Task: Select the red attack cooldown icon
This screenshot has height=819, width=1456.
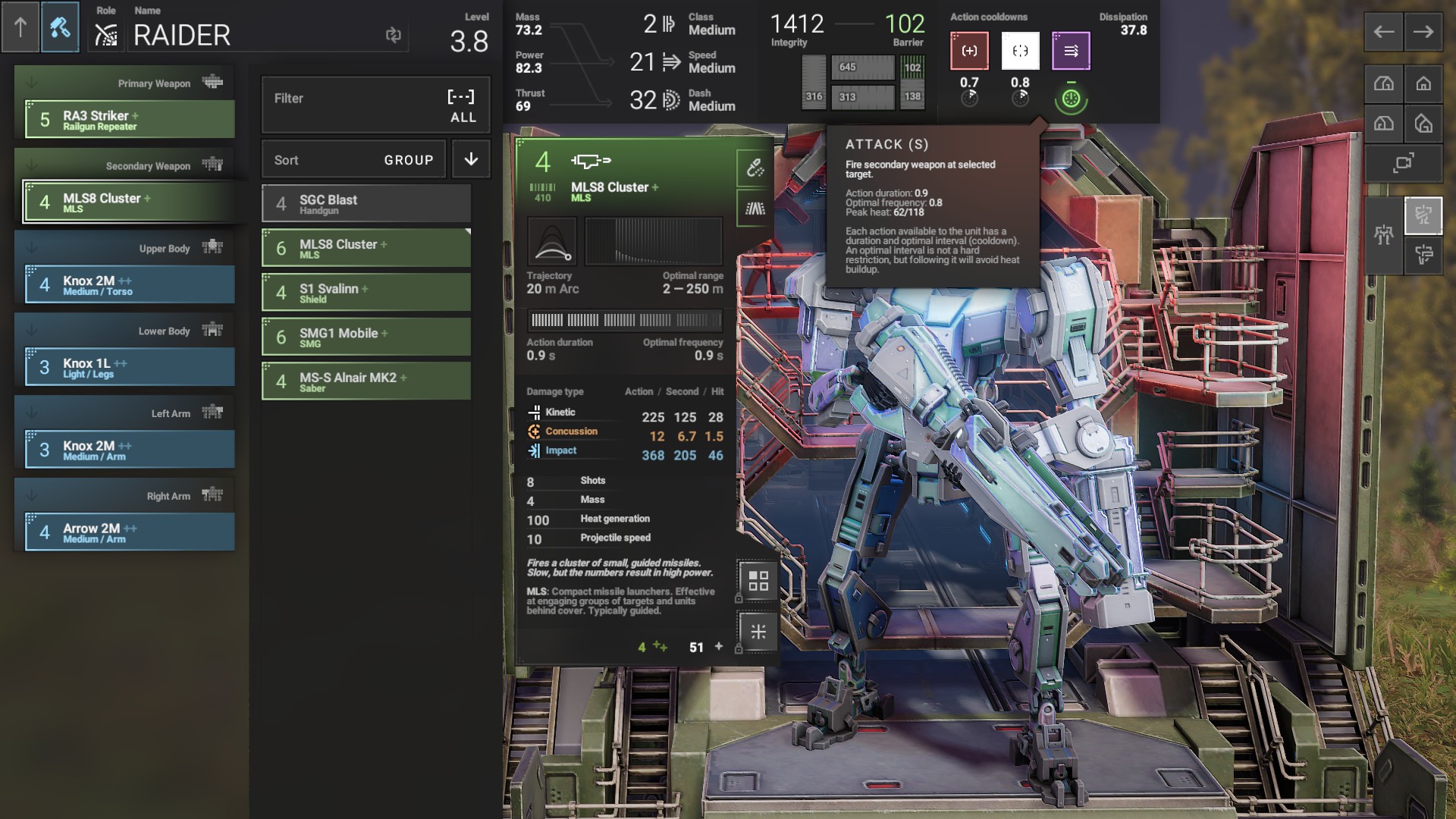Action: pos(969,51)
